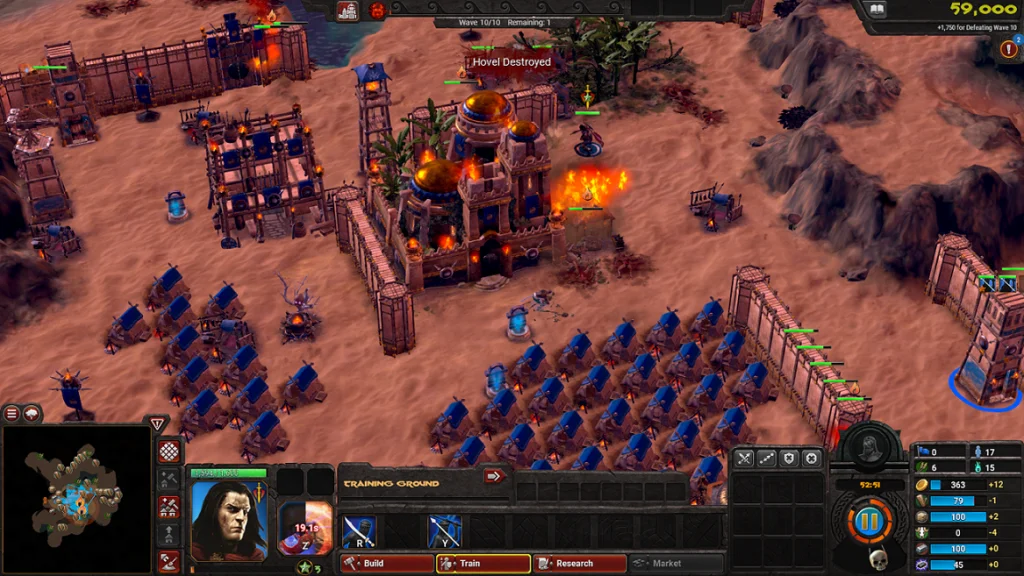Train the spearman unit marked Y
The width and height of the screenshot is (1024, 576).
pos(444,531)
